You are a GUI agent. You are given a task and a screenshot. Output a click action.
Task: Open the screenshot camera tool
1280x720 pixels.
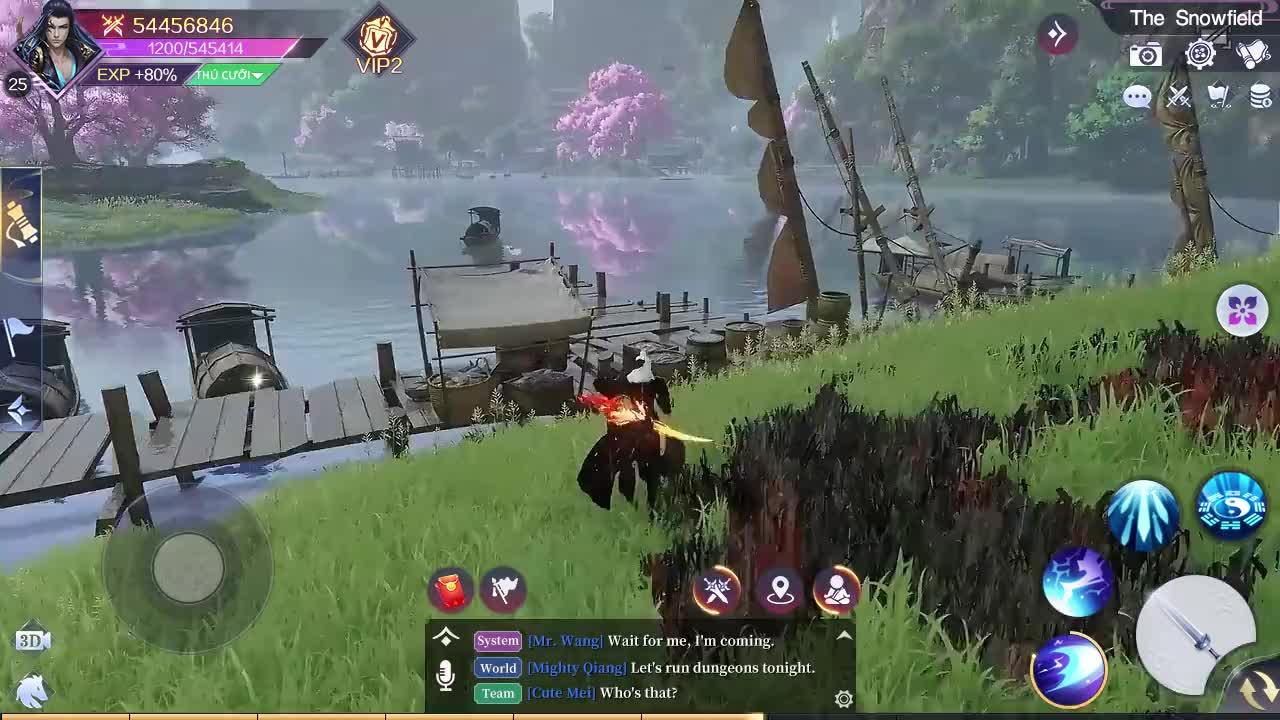coord(1144,54)
